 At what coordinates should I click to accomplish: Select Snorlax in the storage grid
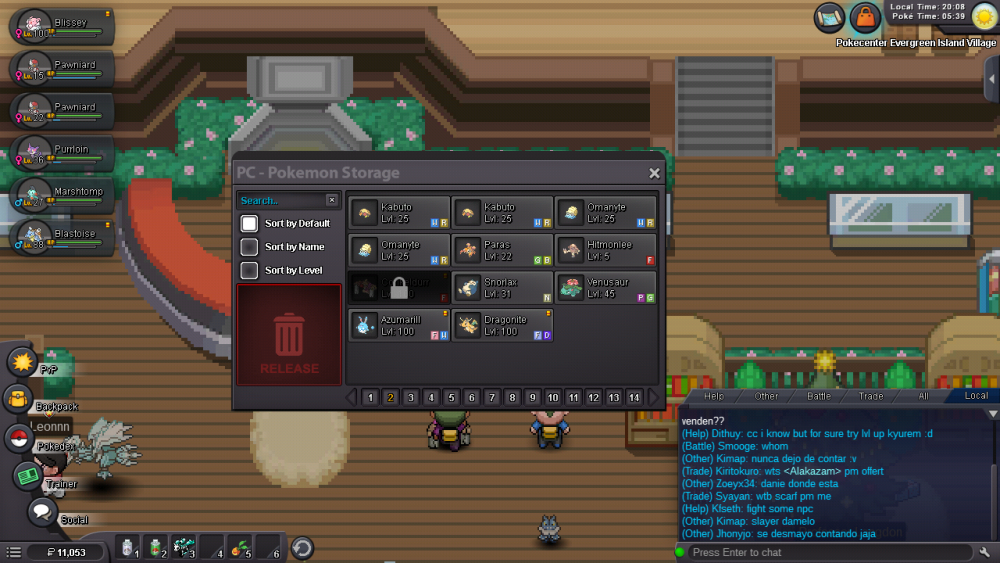pos(503,288)
